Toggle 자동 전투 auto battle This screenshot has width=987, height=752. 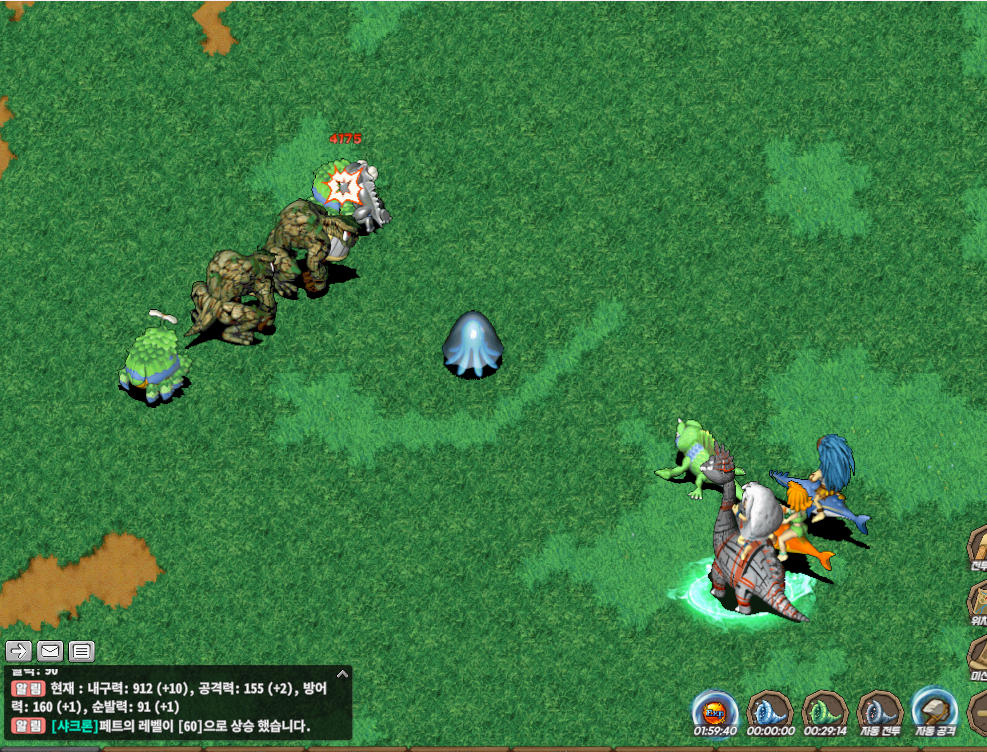(x=880, y=711)
